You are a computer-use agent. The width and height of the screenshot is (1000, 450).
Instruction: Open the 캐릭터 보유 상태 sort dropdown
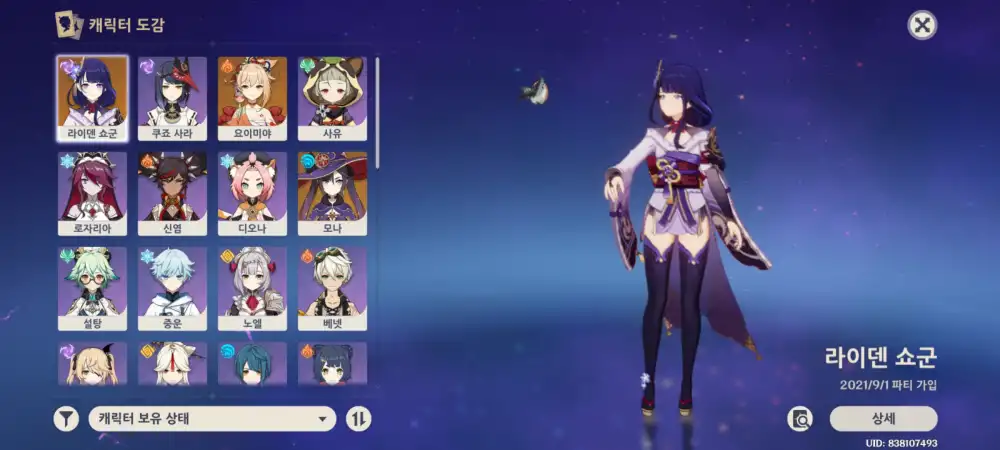211,419
